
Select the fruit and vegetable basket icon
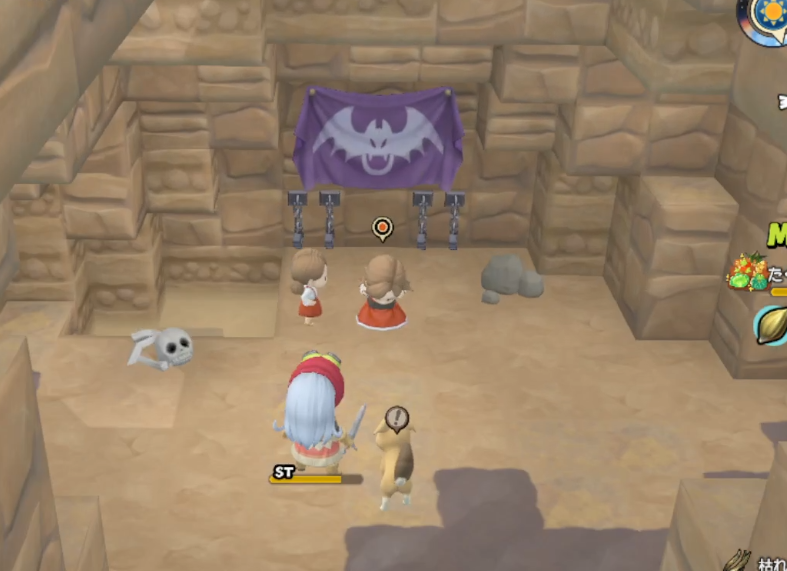click(x=752, y=274)
